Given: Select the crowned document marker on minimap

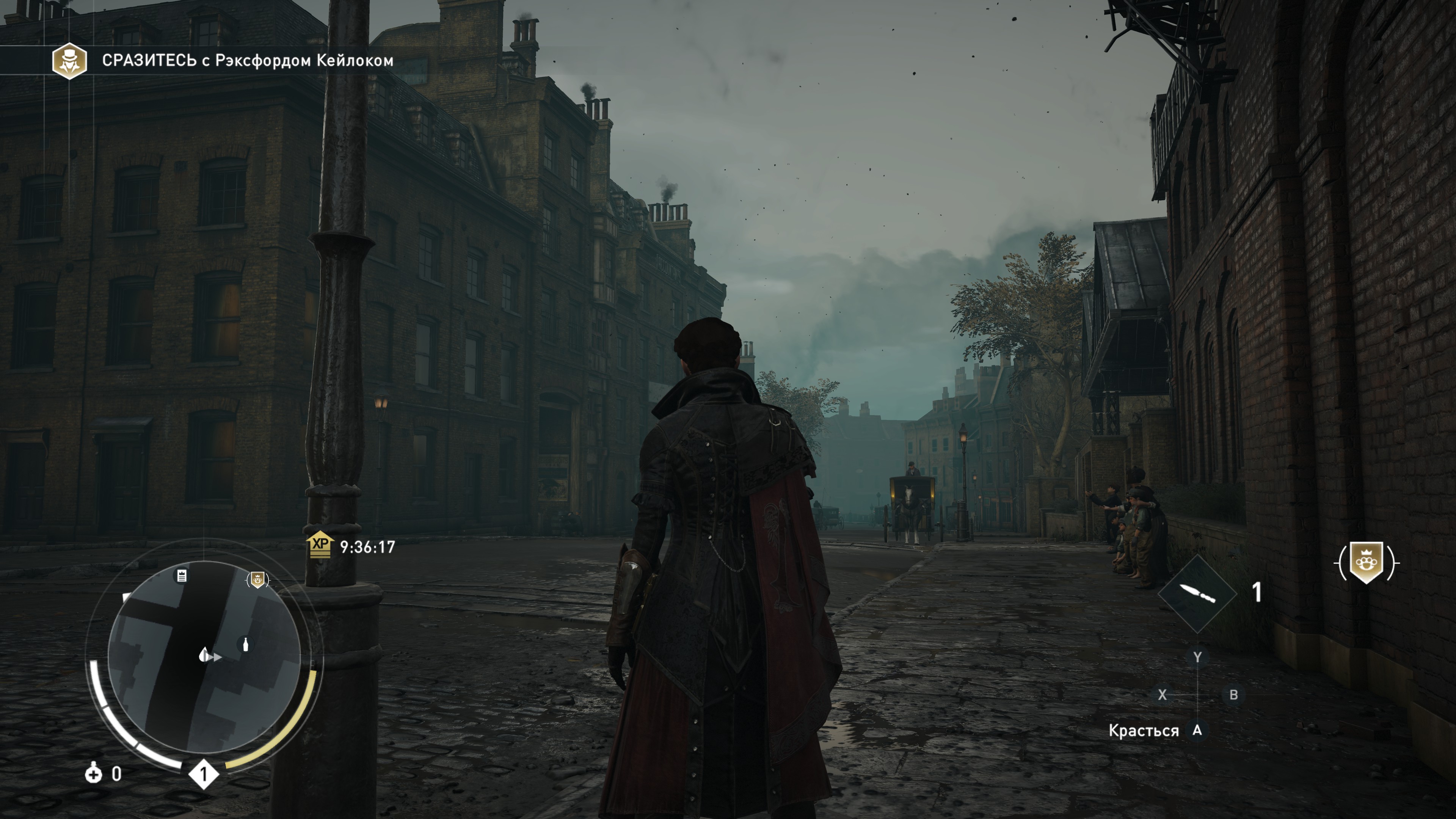Looking at the screenshot, I should pyautogui.click(x=182, y=576).
